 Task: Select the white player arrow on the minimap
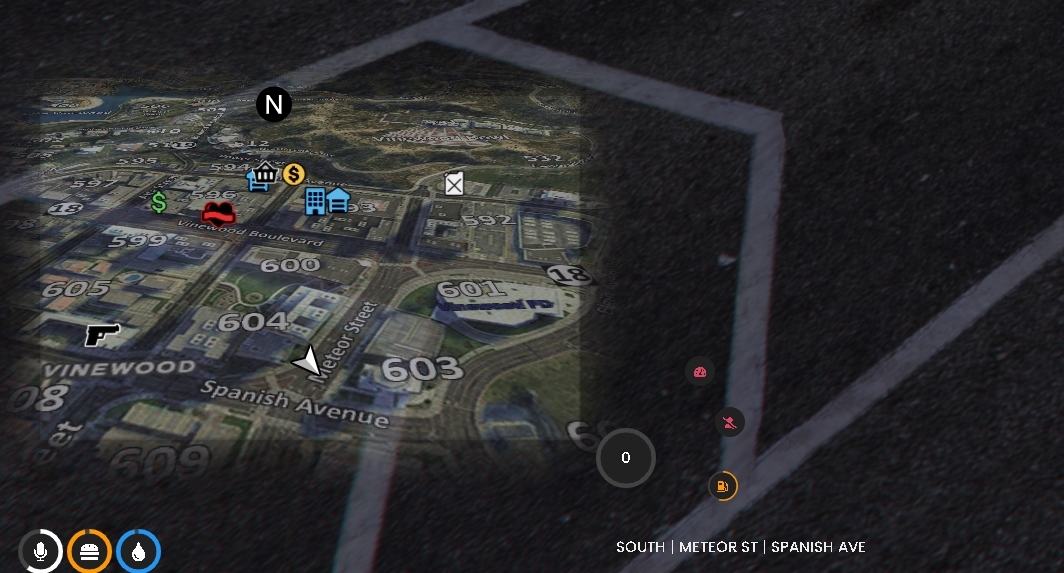[x=308, y=361]
